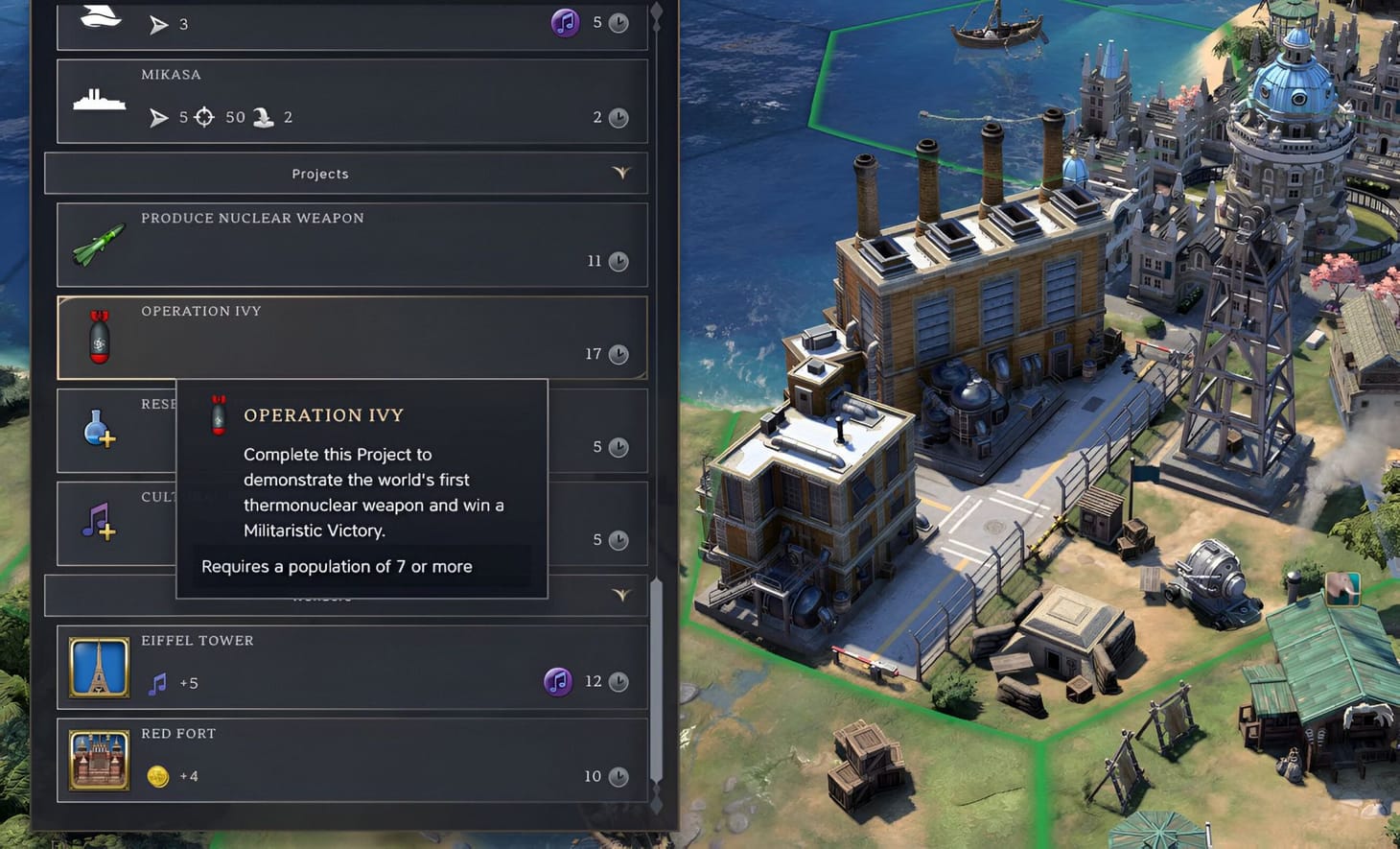
Task: Click the gold coin icon on Red Fort entry
Action: (x=157, y=776)
